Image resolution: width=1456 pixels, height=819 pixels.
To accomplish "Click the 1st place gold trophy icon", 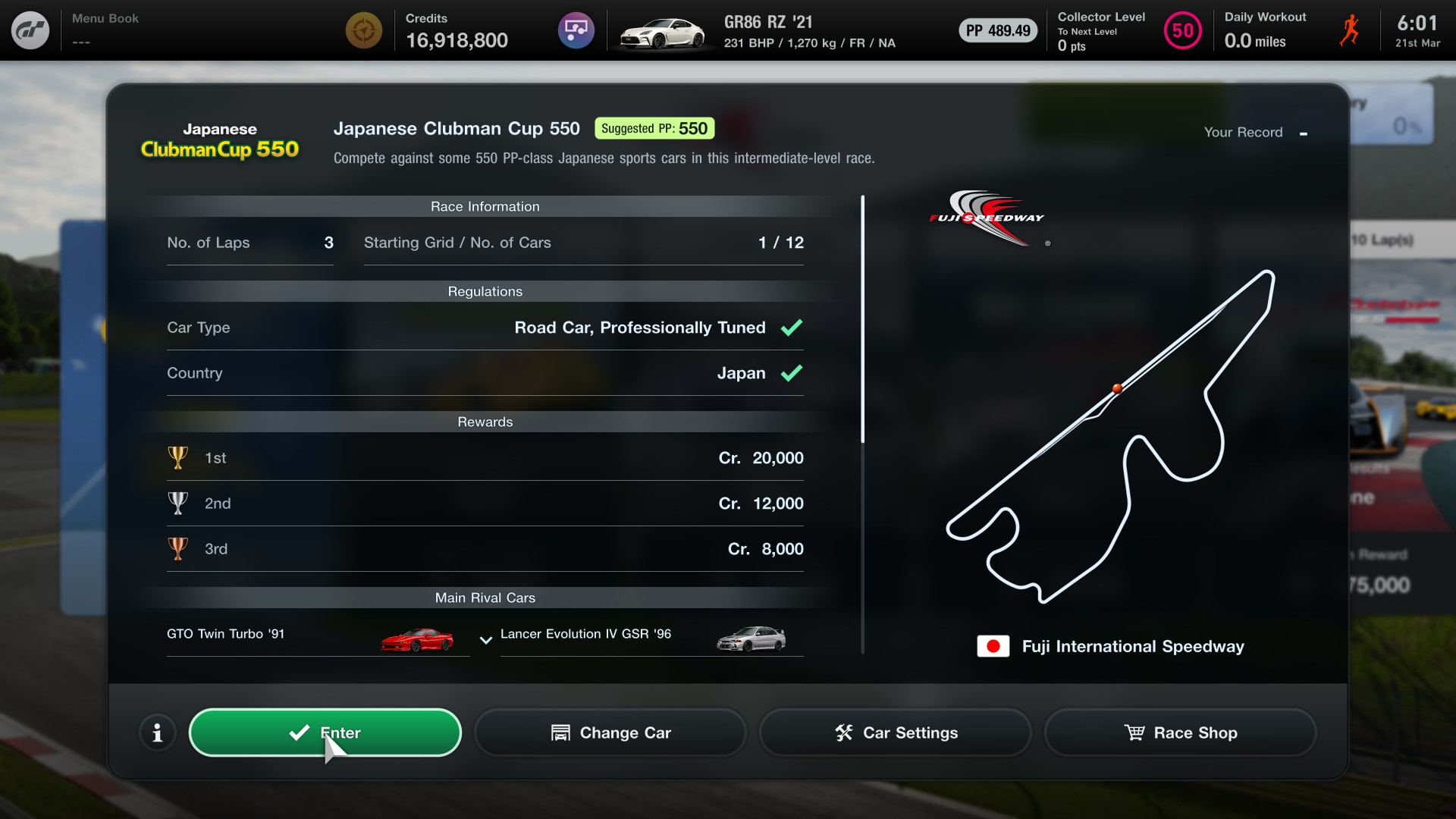I will click(179, 457).
